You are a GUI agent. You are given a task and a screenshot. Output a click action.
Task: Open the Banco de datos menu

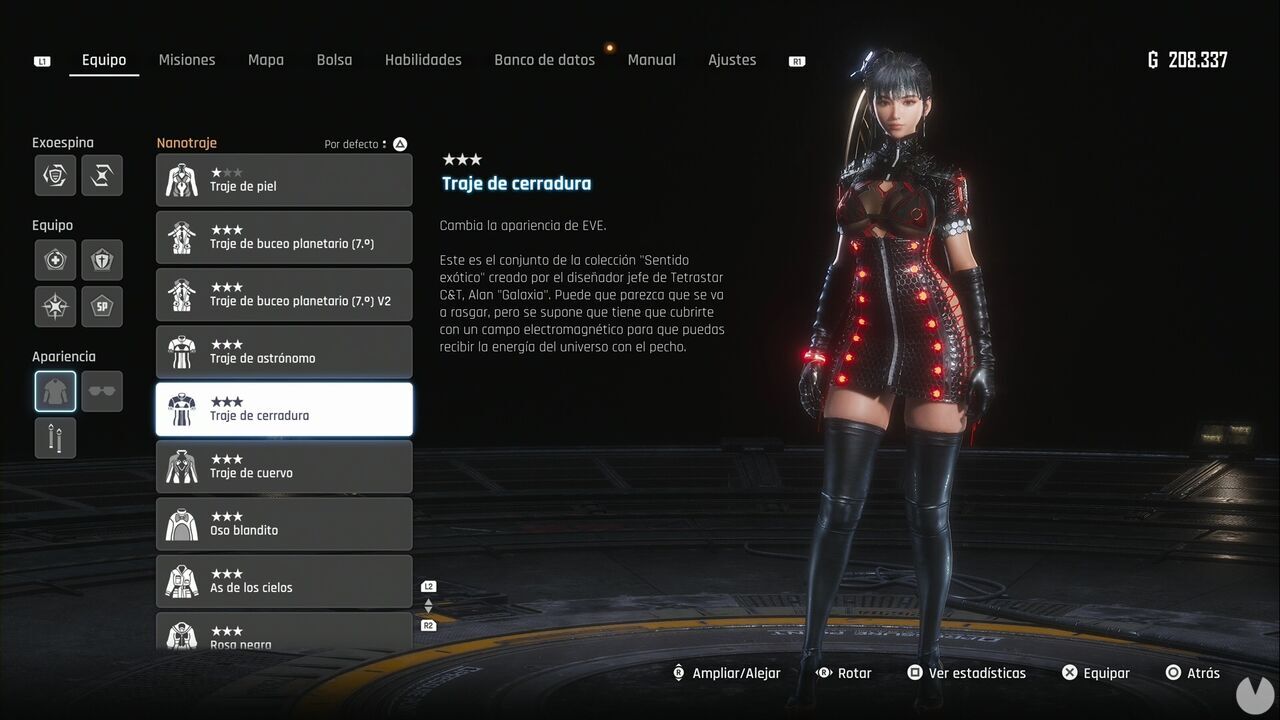click(544, 59)
